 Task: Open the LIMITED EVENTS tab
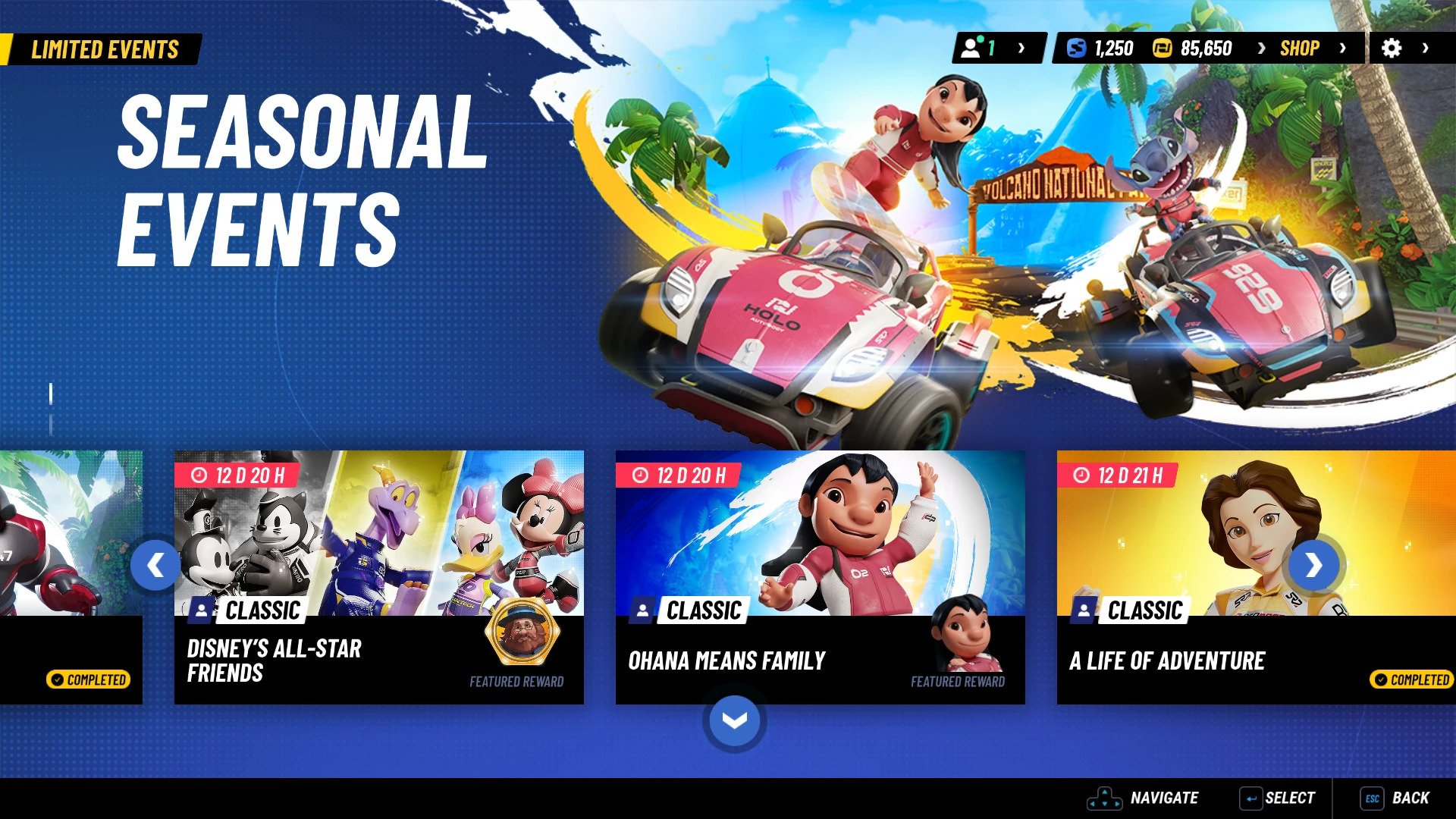coord(105,50)
